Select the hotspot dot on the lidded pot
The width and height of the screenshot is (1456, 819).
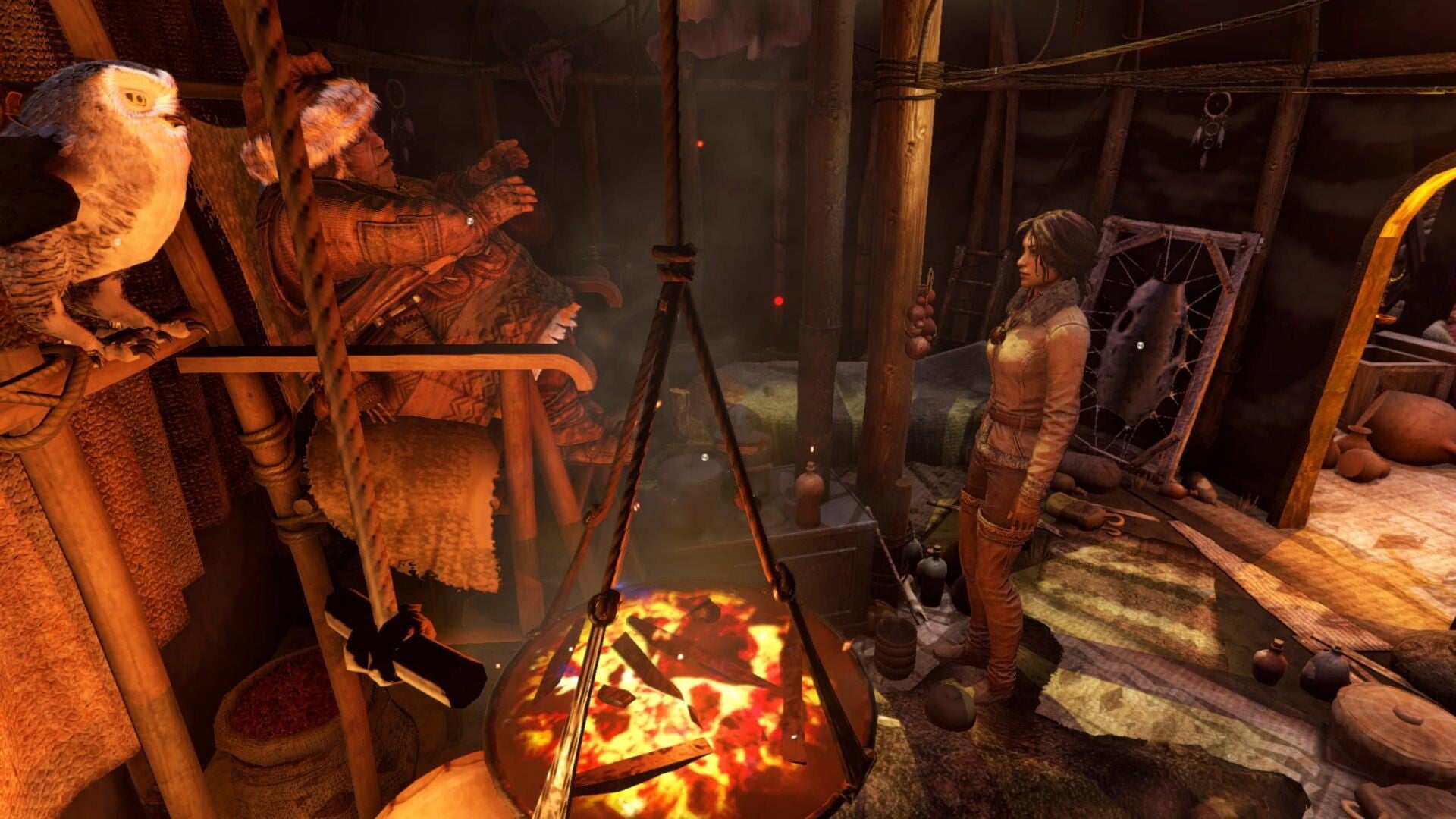point(704,457)
